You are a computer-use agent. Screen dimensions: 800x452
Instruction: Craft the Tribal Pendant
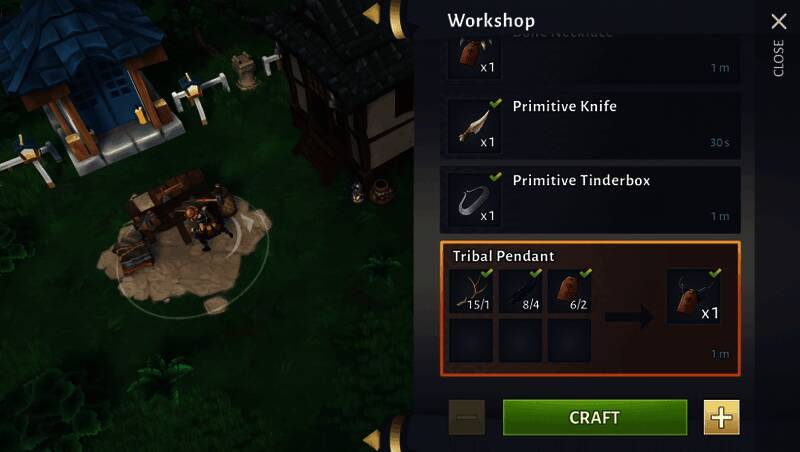(x=594, y=417)
